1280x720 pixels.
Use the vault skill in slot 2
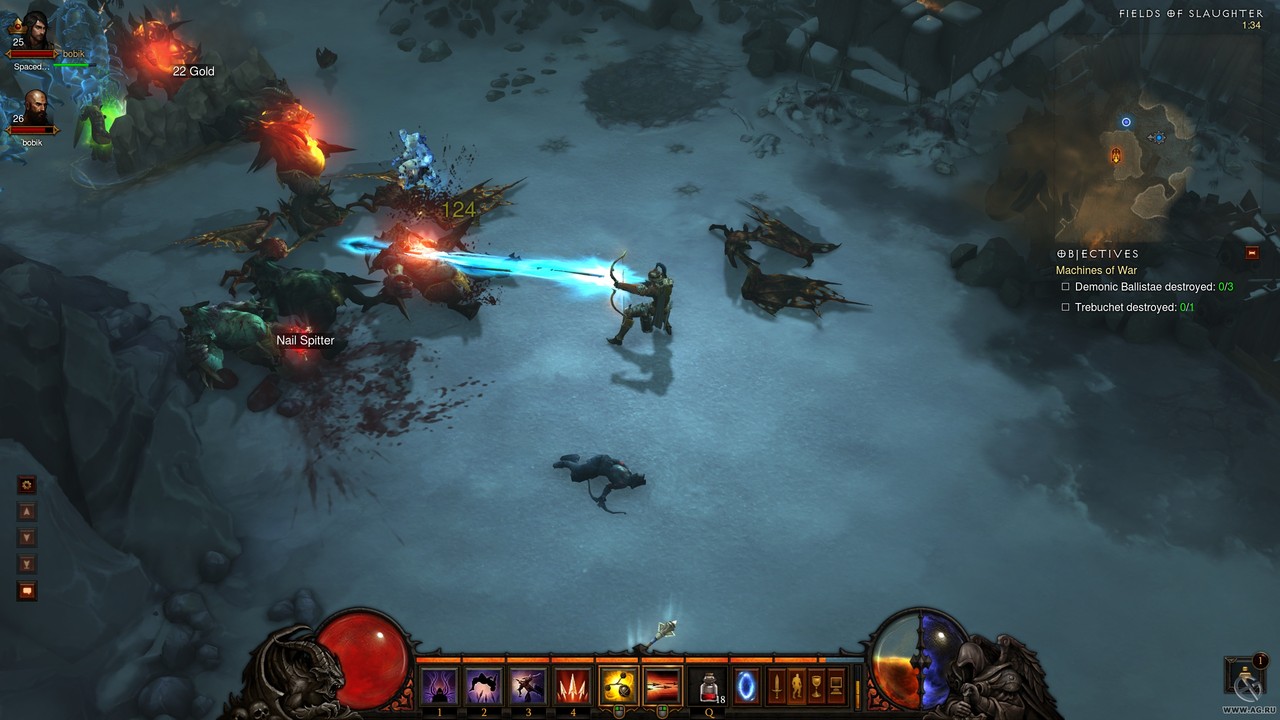click(484, 686)
